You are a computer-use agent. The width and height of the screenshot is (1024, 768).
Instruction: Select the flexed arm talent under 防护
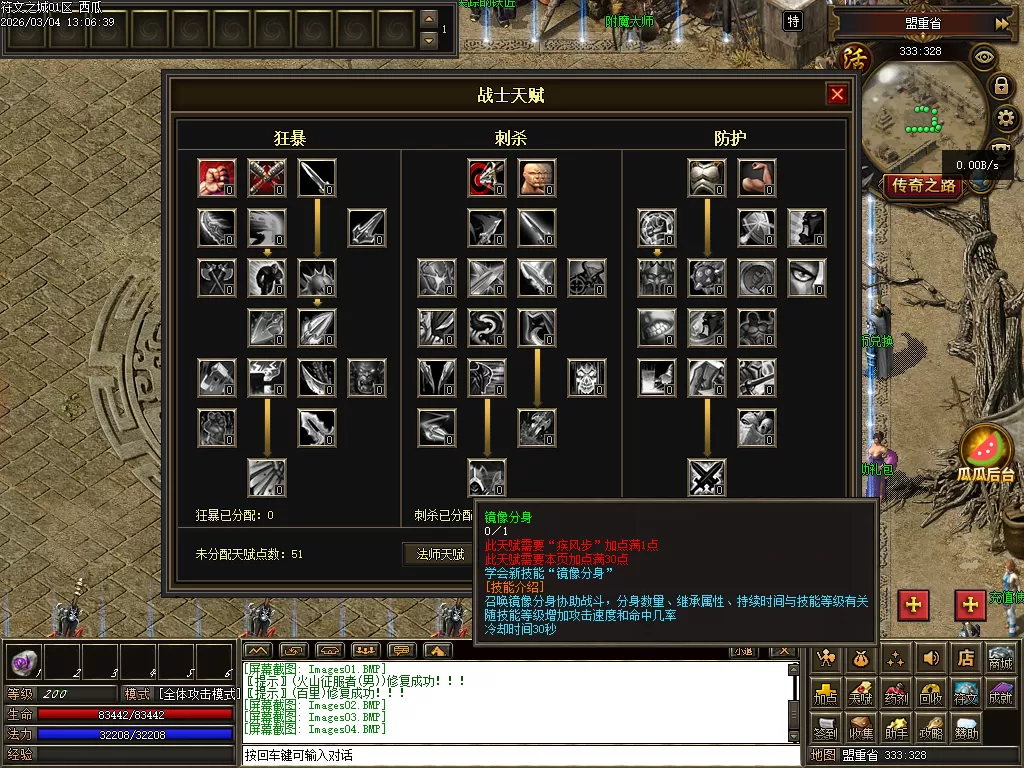[x=757, y=178]
